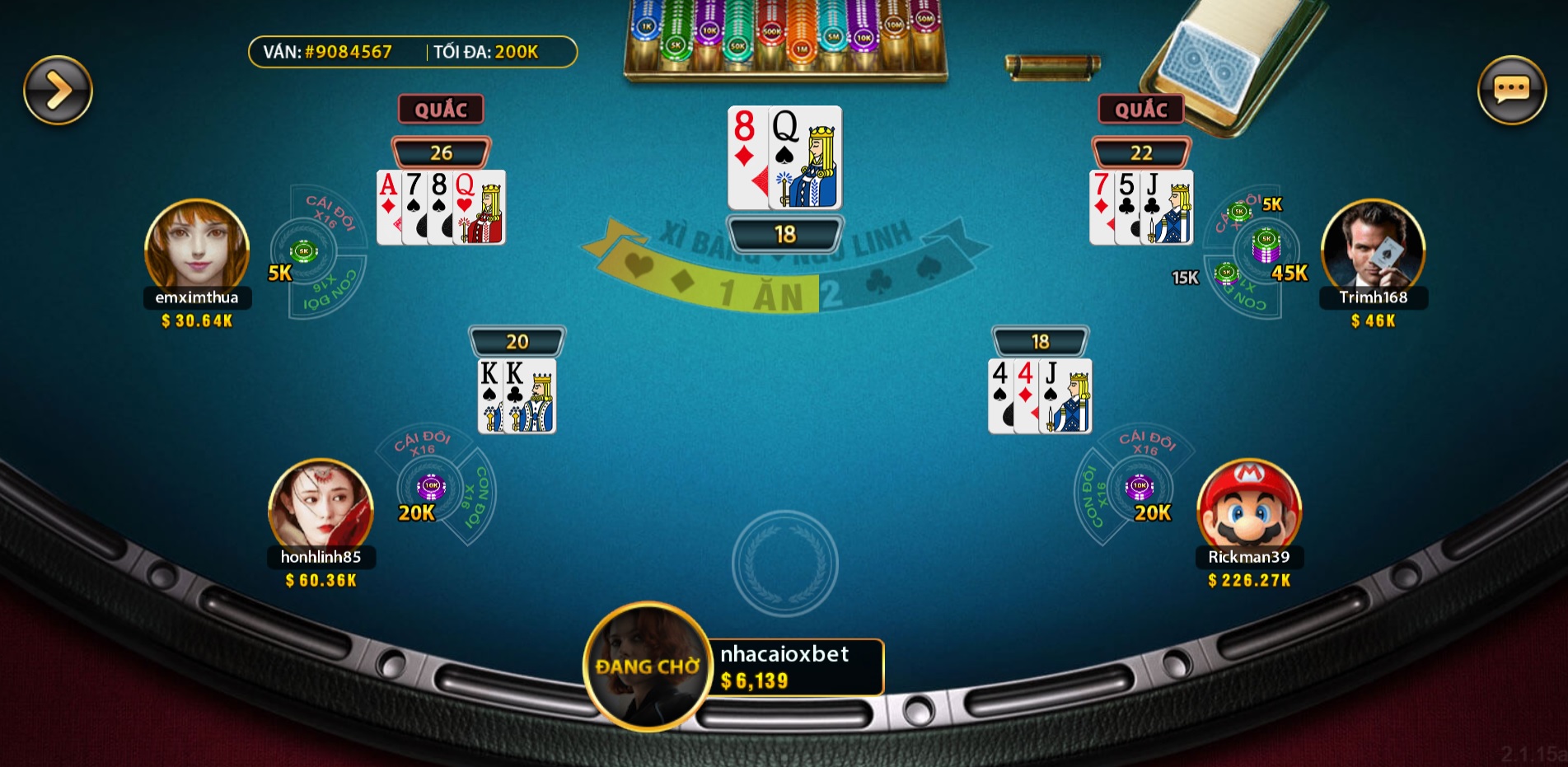This screenshot has height=767, width=1568.
Task: View honhlinh85's player avatar
Action: click(x=321, y=505)
